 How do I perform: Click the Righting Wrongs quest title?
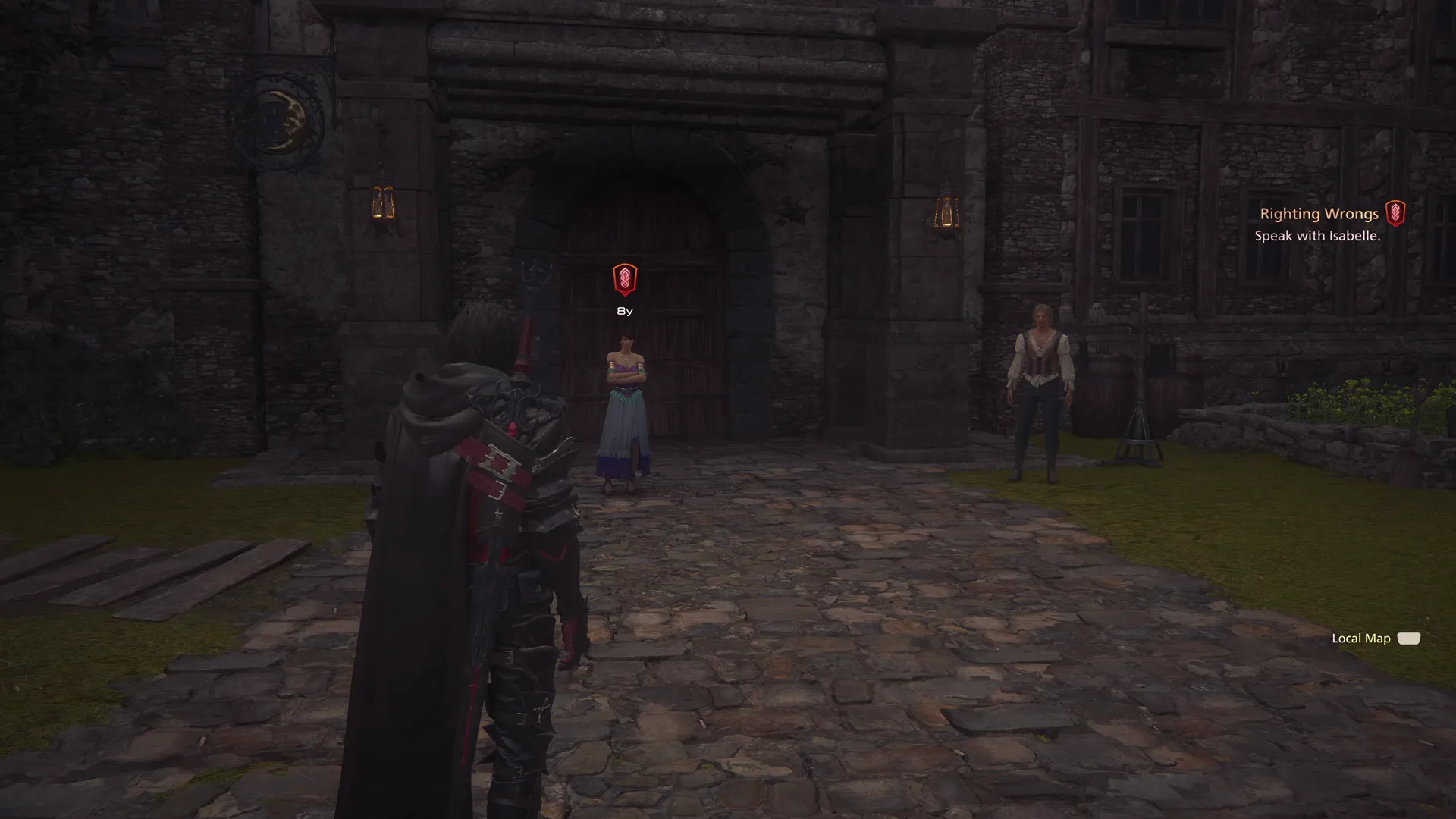[1319, 214]
